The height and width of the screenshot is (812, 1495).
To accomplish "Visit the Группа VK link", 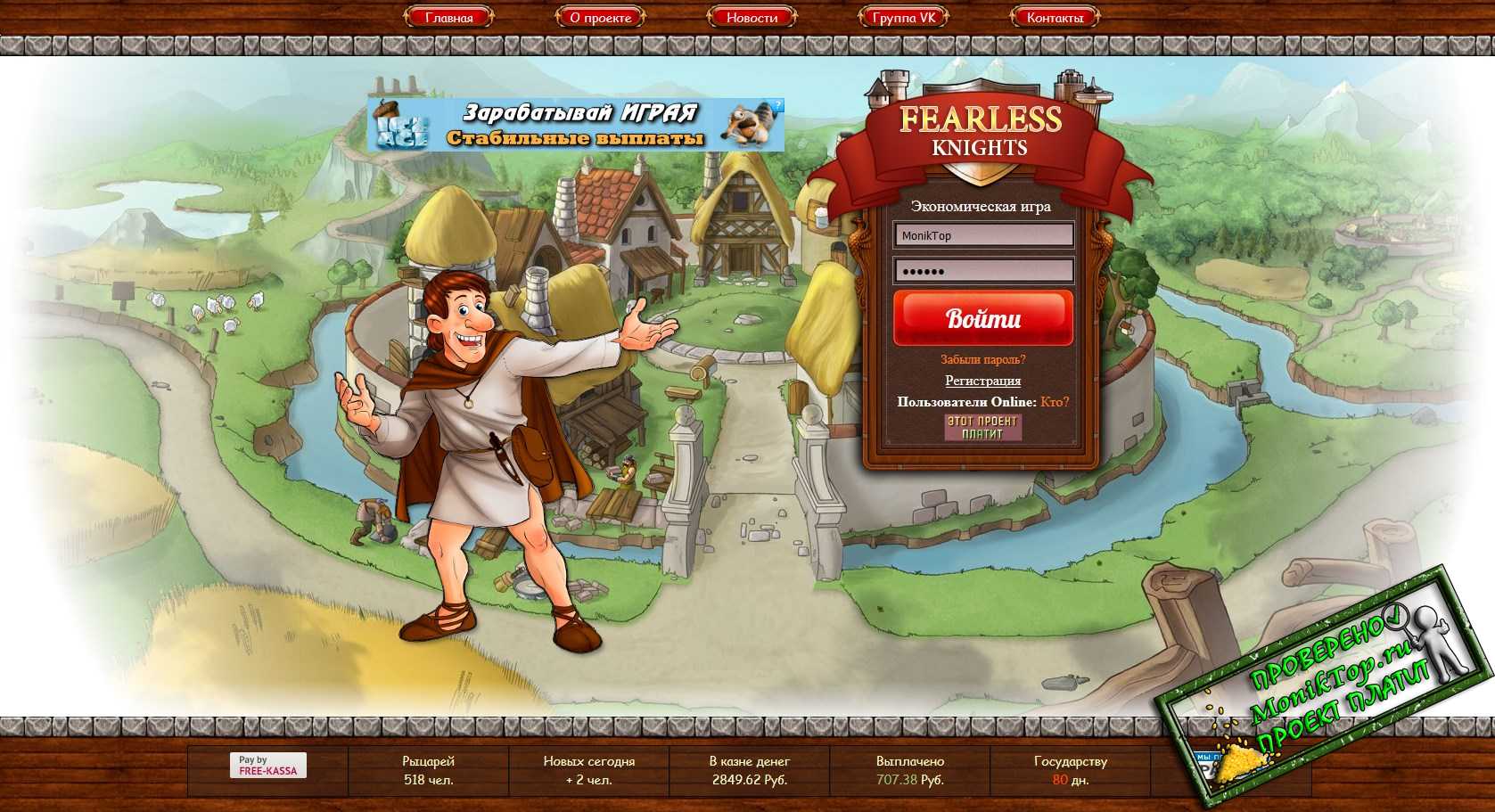I will pyautogui.click(x=903, y=17).
